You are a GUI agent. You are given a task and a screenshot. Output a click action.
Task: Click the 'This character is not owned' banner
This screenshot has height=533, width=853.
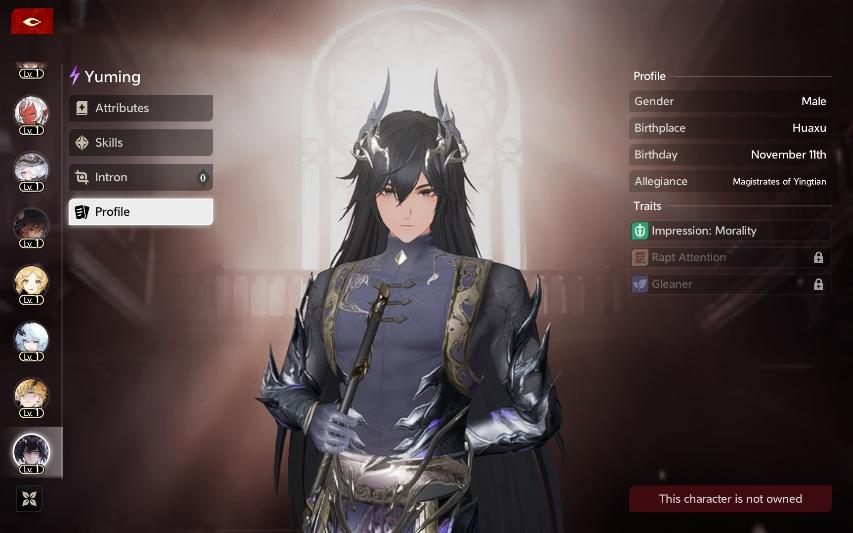click(730, 499)
